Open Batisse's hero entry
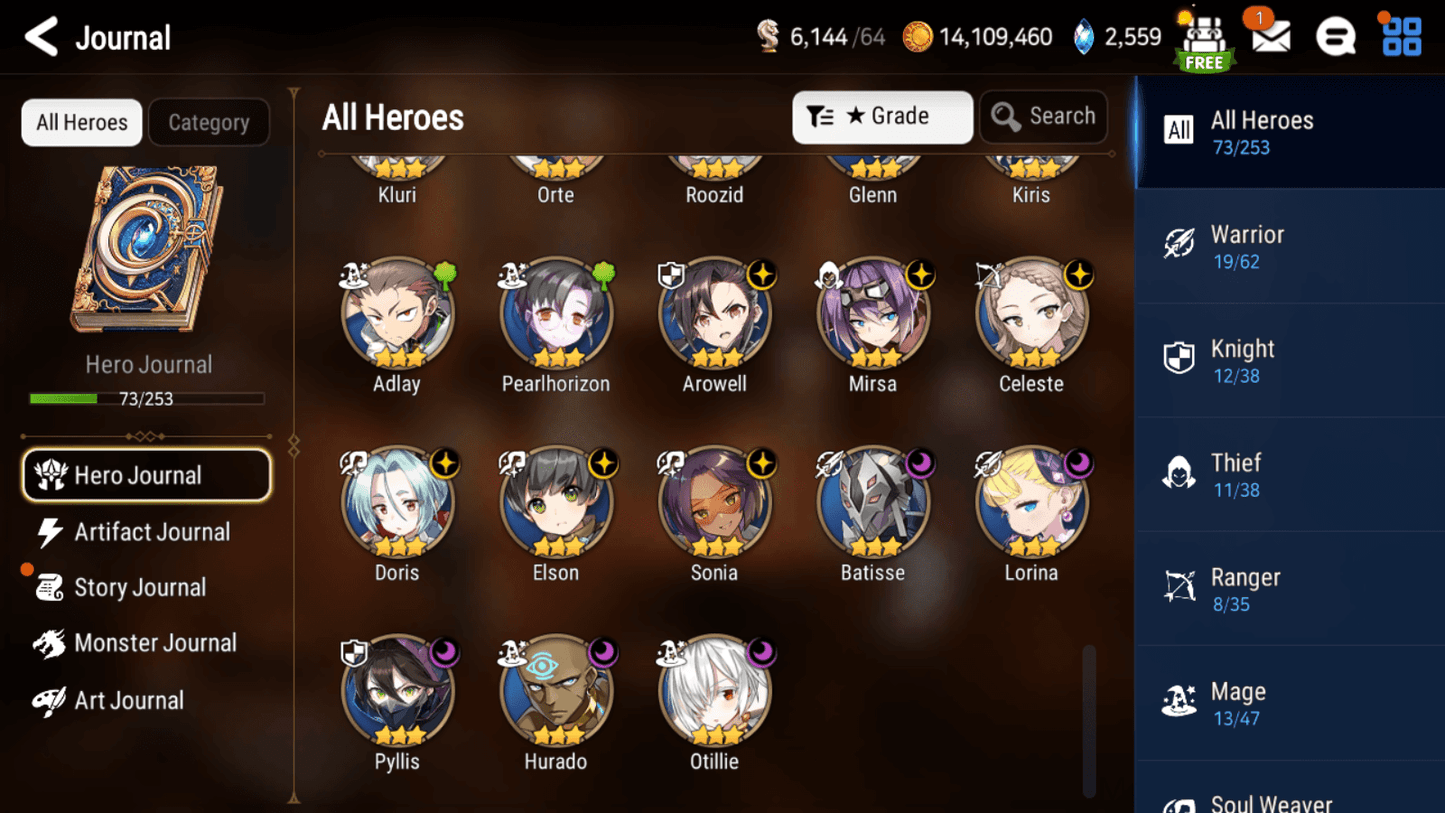1445x813 pixels. point(873,504)
